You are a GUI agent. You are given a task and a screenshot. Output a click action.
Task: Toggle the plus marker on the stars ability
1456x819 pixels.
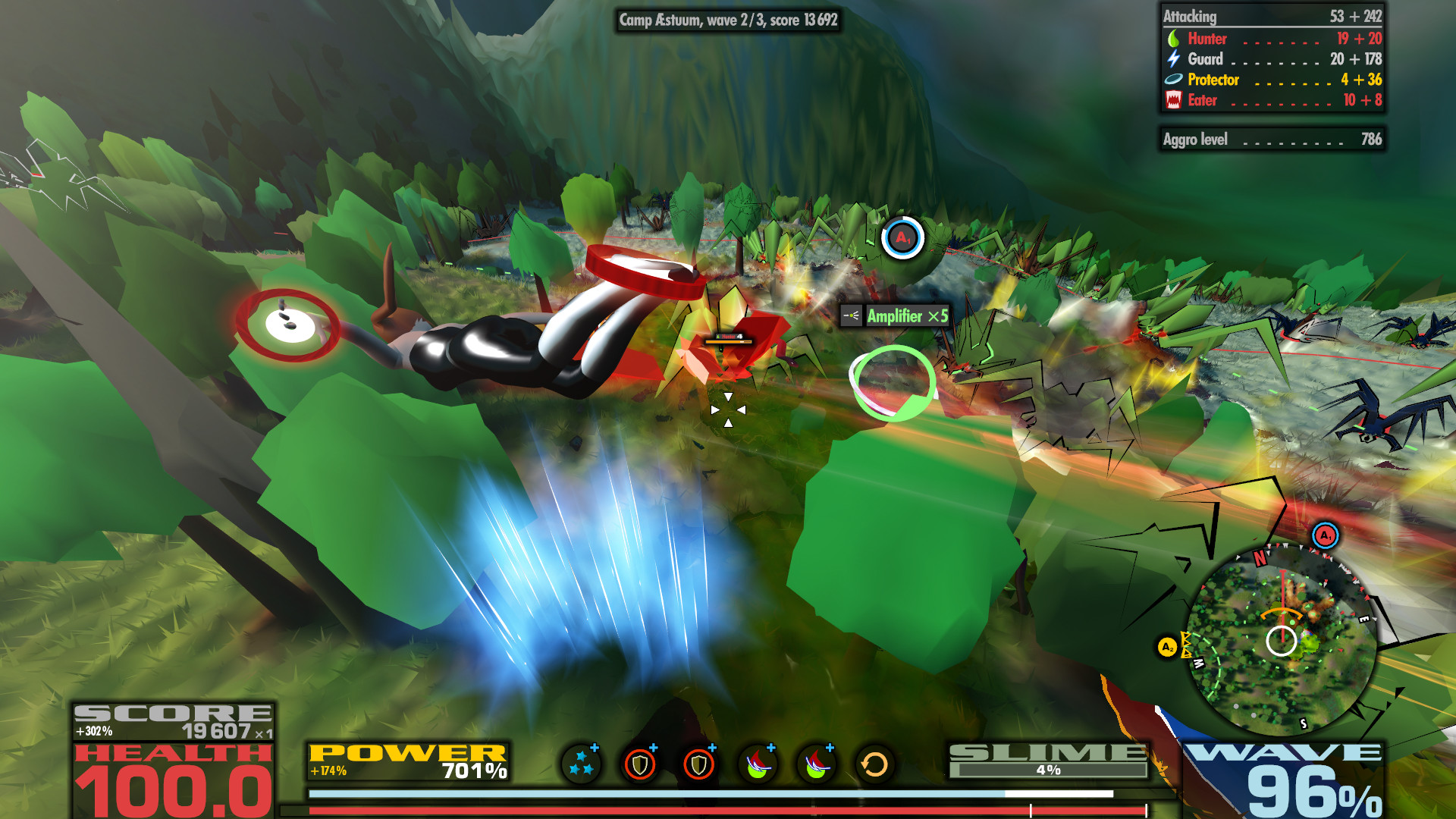[x=594, y=749]
